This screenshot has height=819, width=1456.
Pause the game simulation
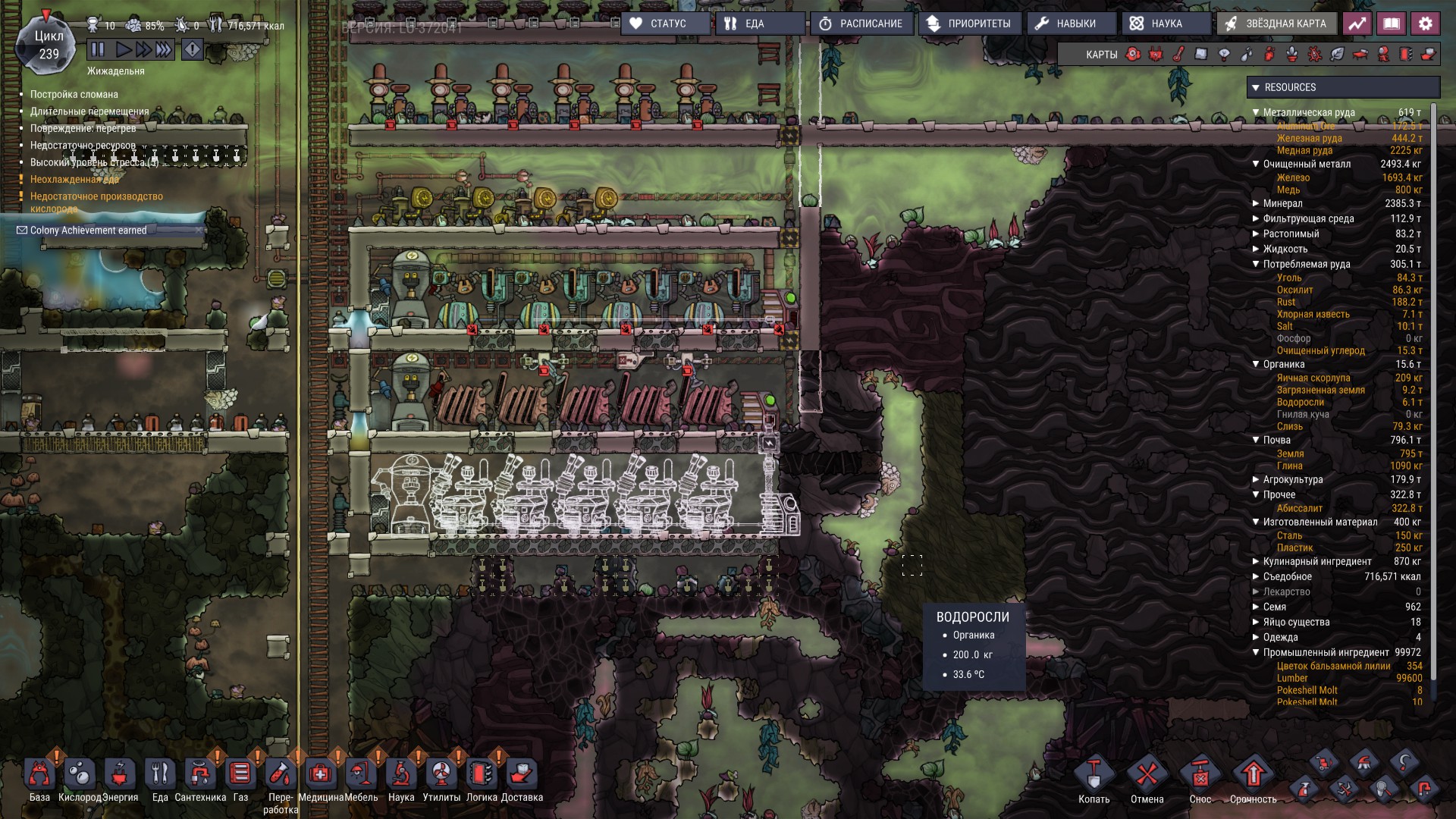coord(98,50)
